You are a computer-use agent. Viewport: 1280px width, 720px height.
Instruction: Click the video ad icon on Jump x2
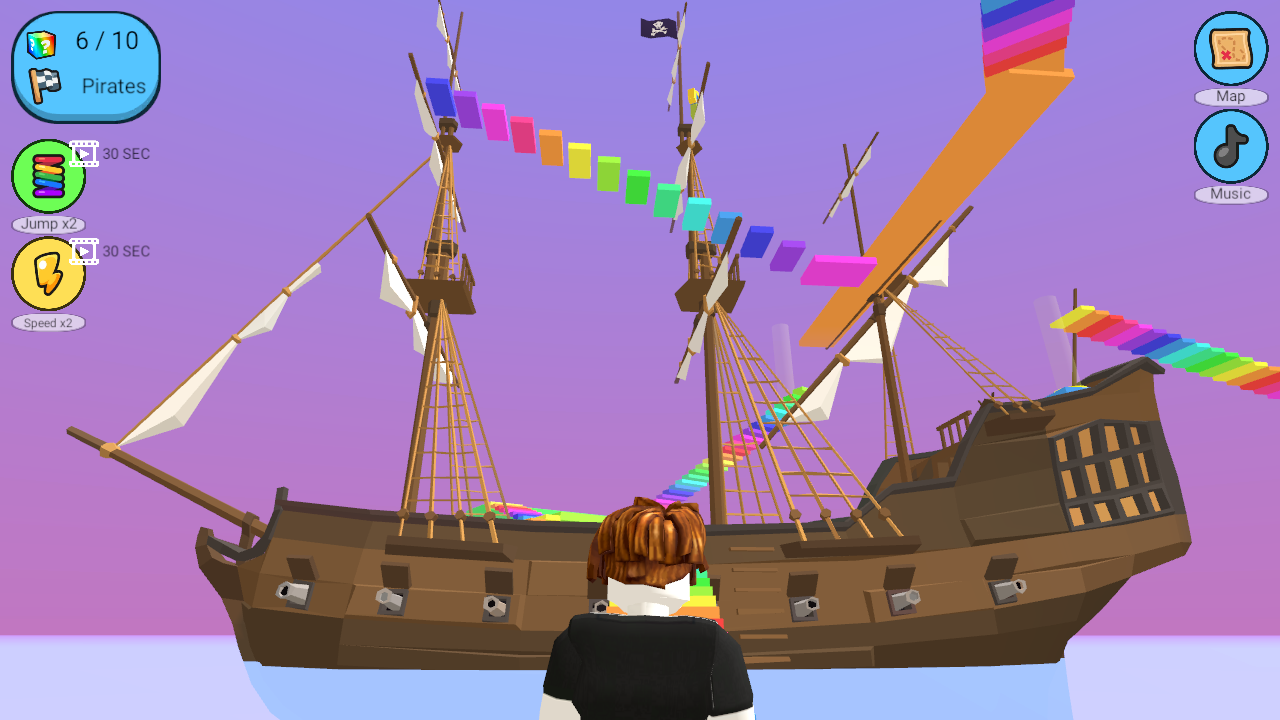click(82, 153)
